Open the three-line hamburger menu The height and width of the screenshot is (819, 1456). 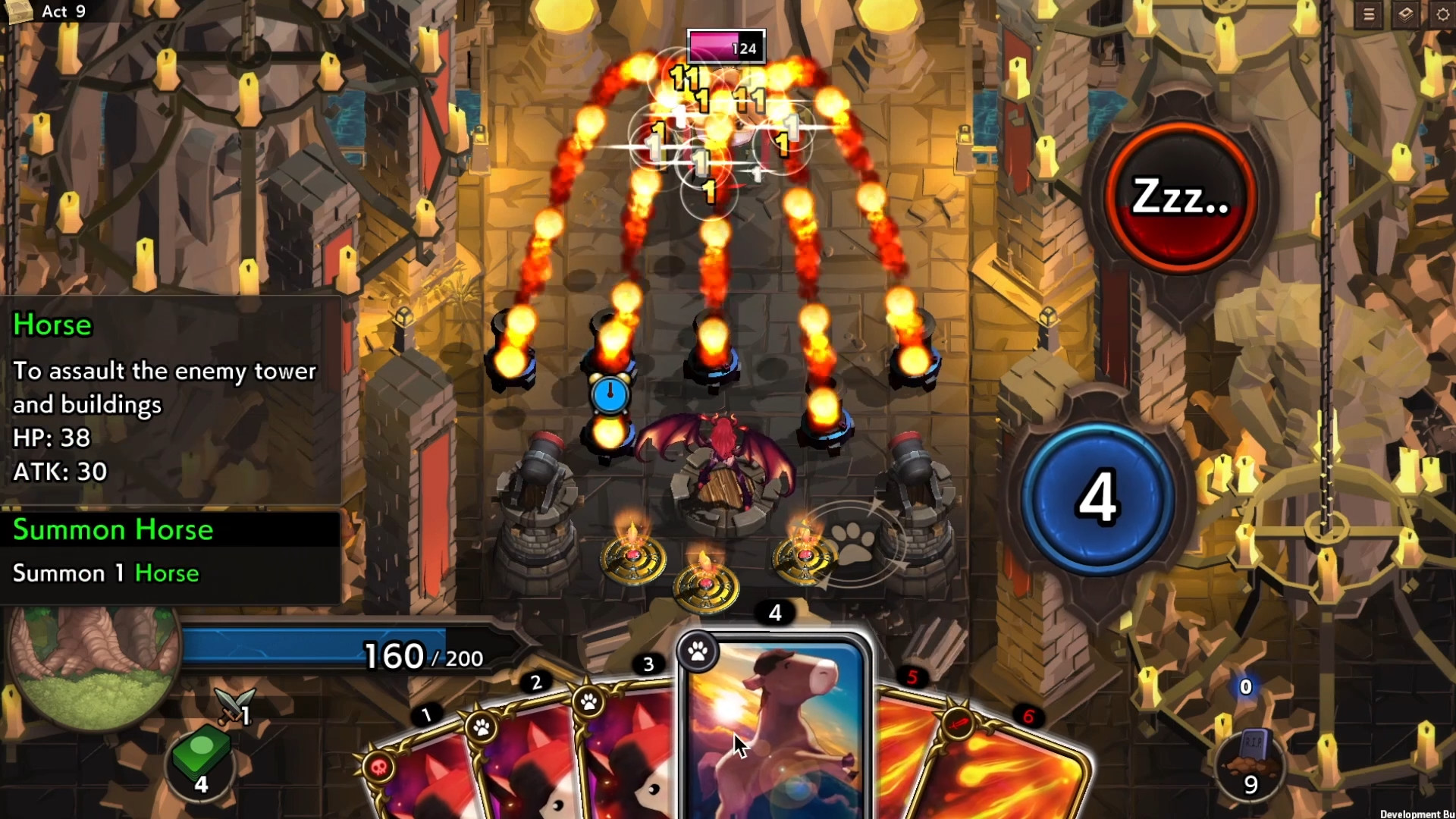pos(1369,15)
